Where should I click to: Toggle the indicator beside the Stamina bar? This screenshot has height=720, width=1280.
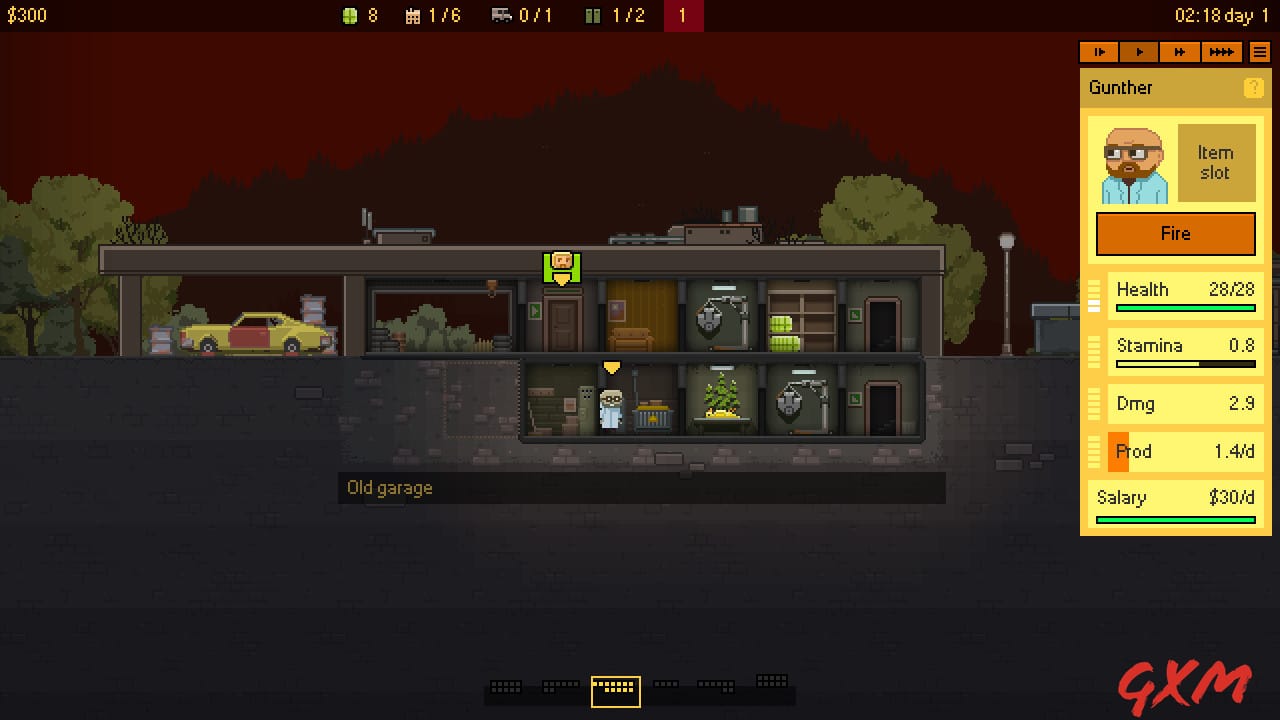[1096, 352]
